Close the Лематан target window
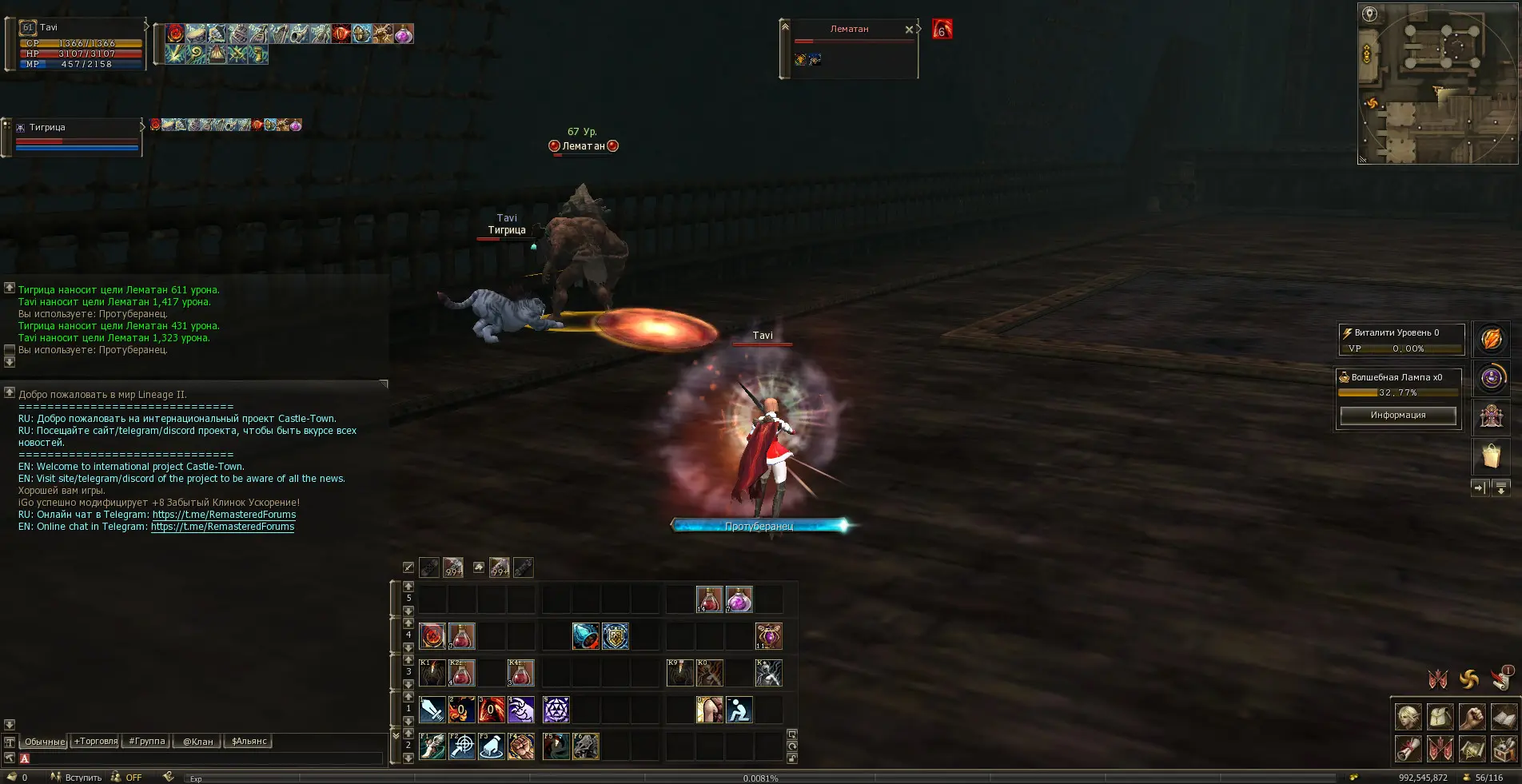The width and height of the screenshot is (1522, 784). pos(909,30)
